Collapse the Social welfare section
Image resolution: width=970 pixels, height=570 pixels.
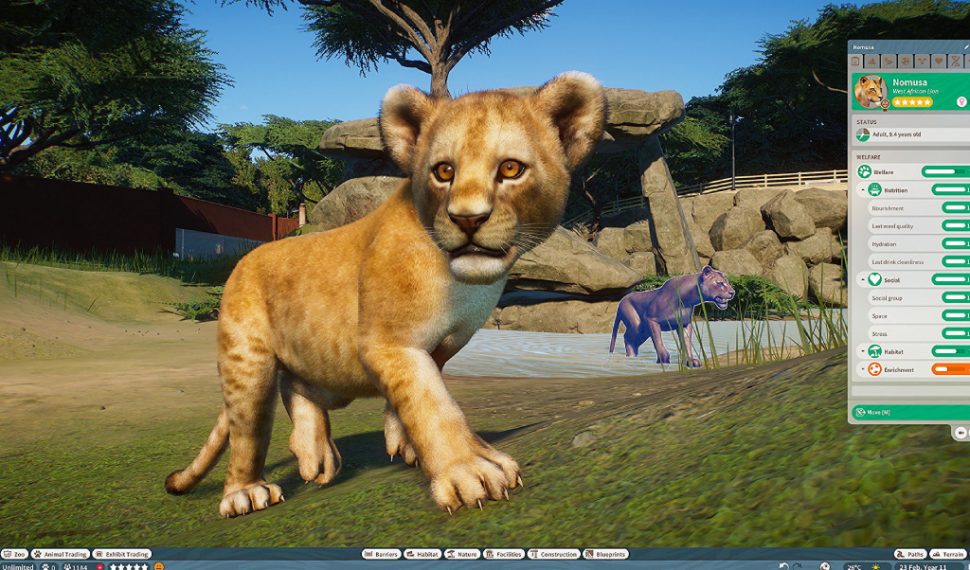[863, 280]
